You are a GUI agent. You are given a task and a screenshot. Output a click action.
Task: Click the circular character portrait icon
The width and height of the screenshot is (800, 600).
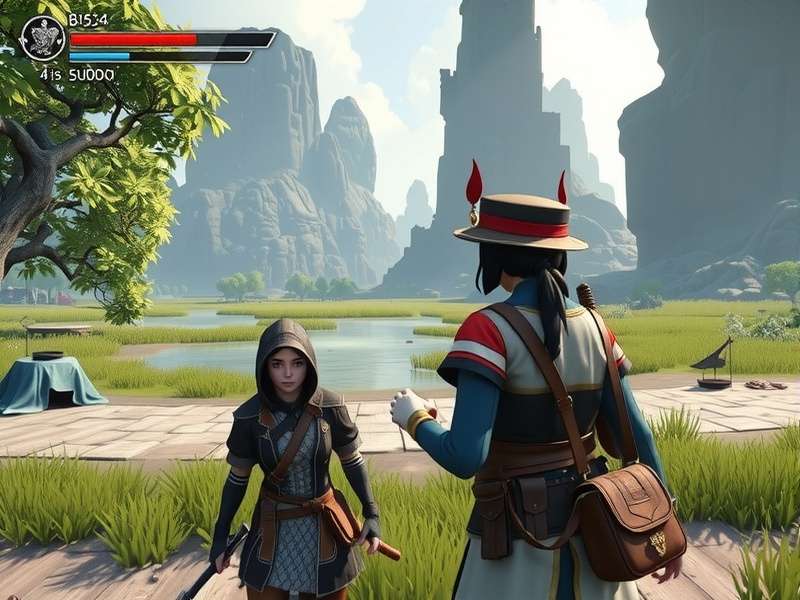(42, 38)
